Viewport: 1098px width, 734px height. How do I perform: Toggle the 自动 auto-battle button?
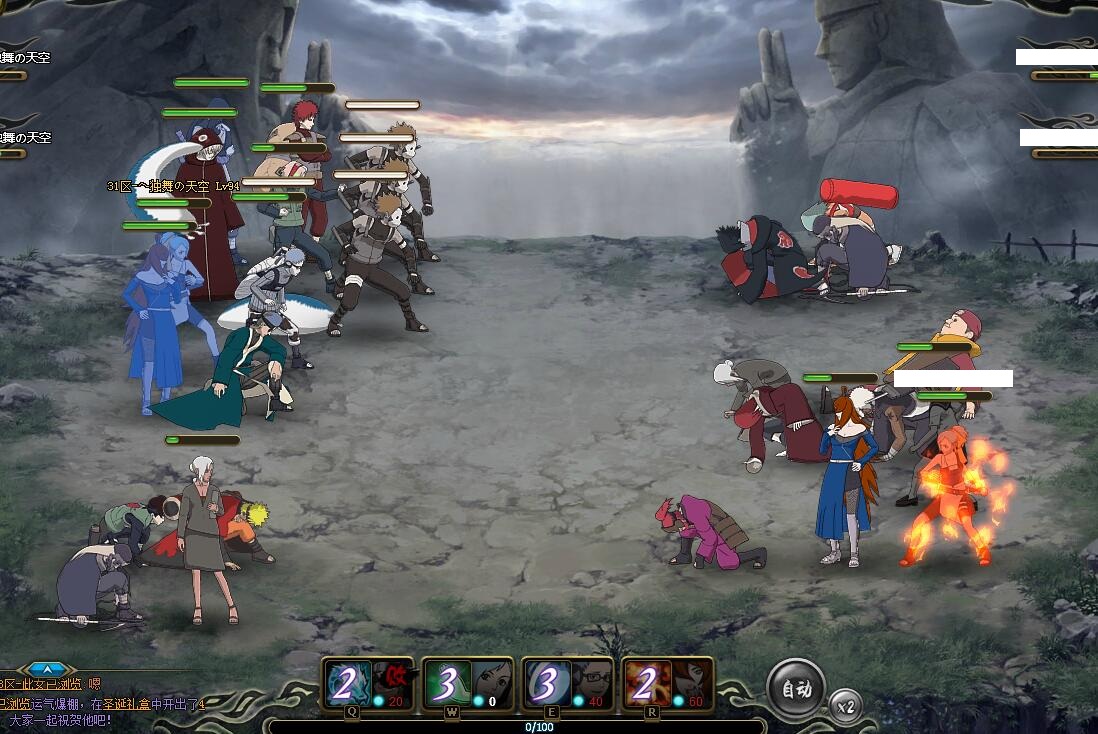pos(796,688)
